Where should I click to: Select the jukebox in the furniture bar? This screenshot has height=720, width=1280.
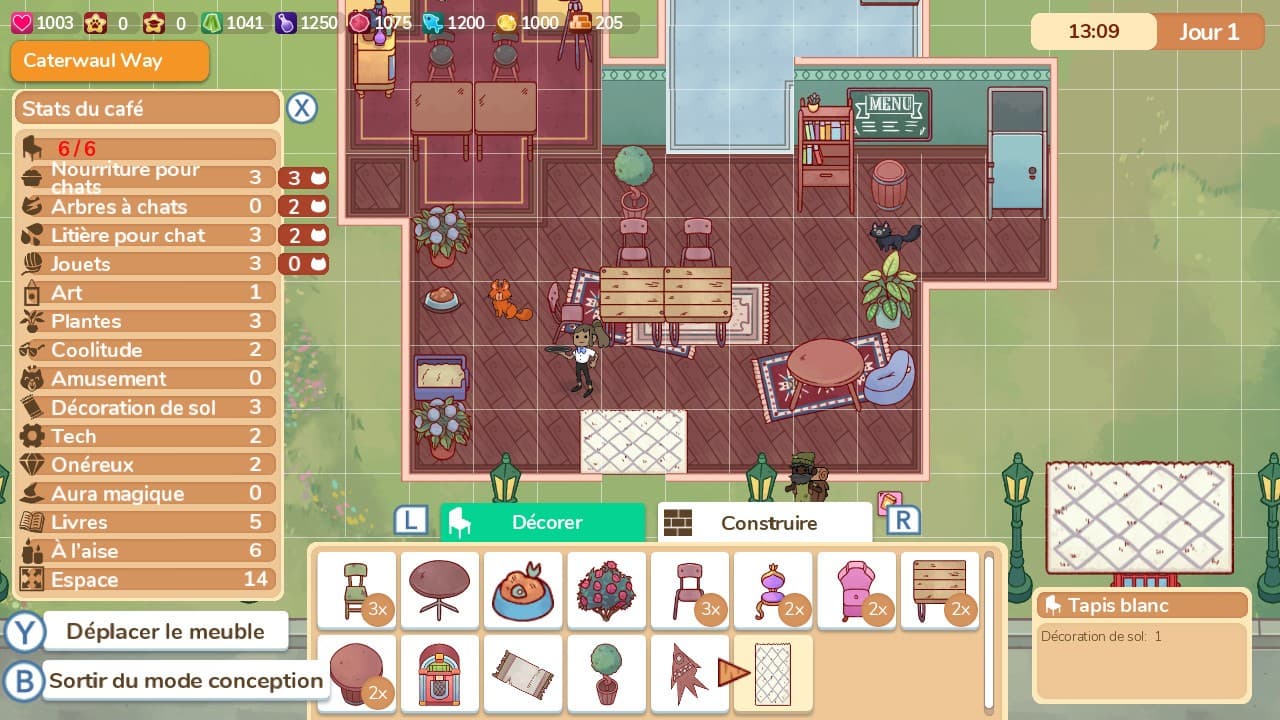point(440,673)
